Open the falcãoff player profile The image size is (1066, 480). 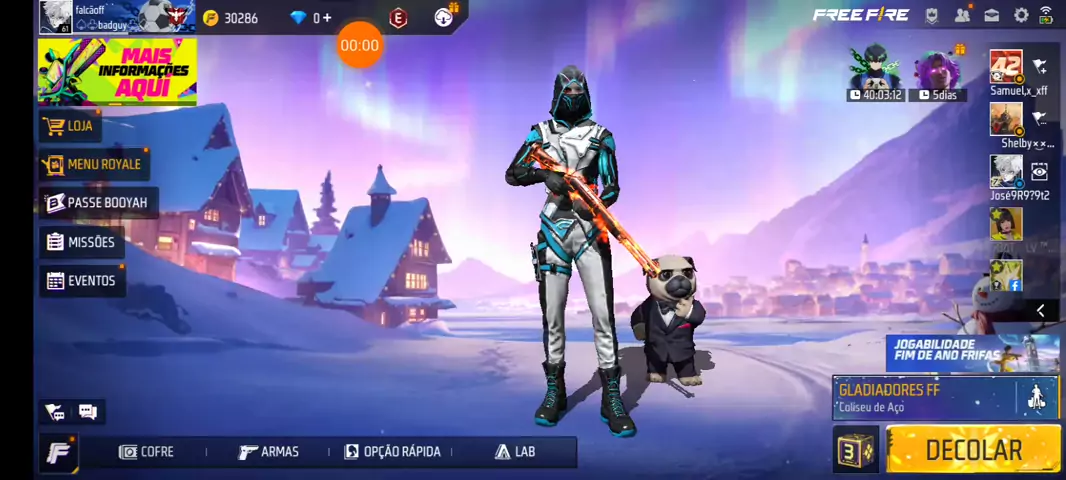click(56, 17)
